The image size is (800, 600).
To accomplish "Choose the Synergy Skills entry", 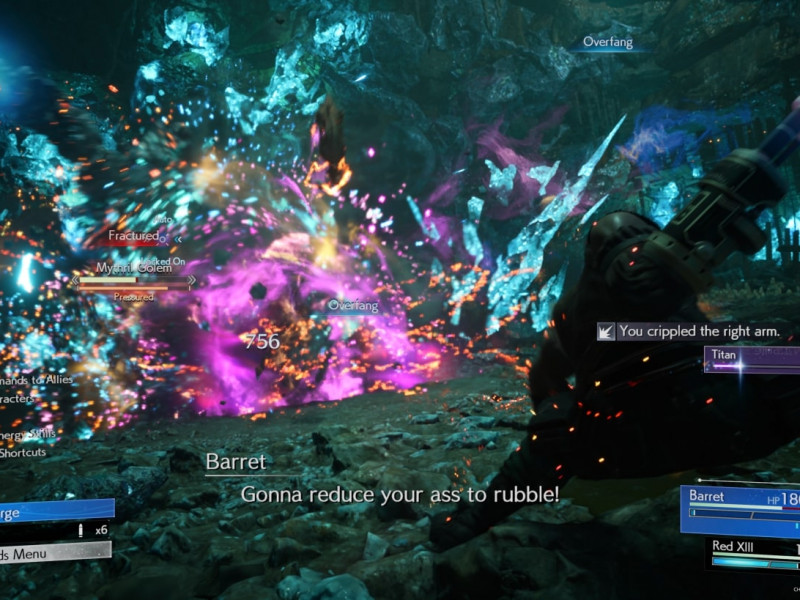I will point(28,433).
